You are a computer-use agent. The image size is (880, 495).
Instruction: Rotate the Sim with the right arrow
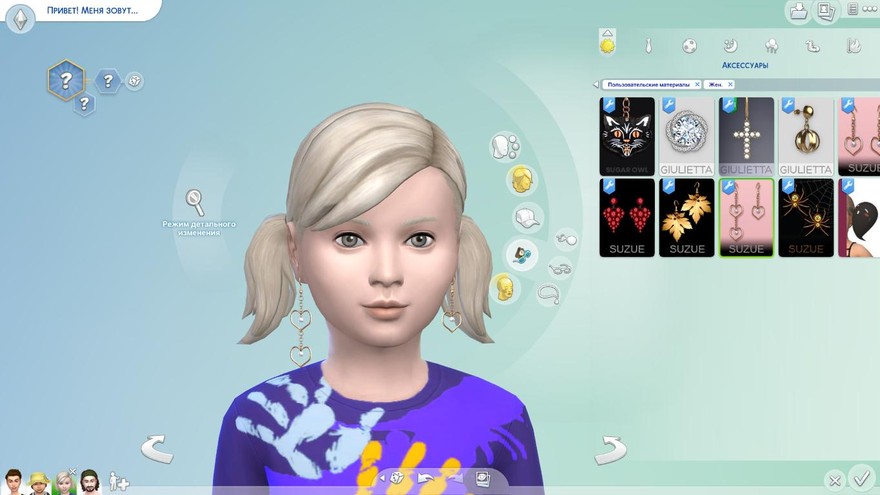click(610, 450)
